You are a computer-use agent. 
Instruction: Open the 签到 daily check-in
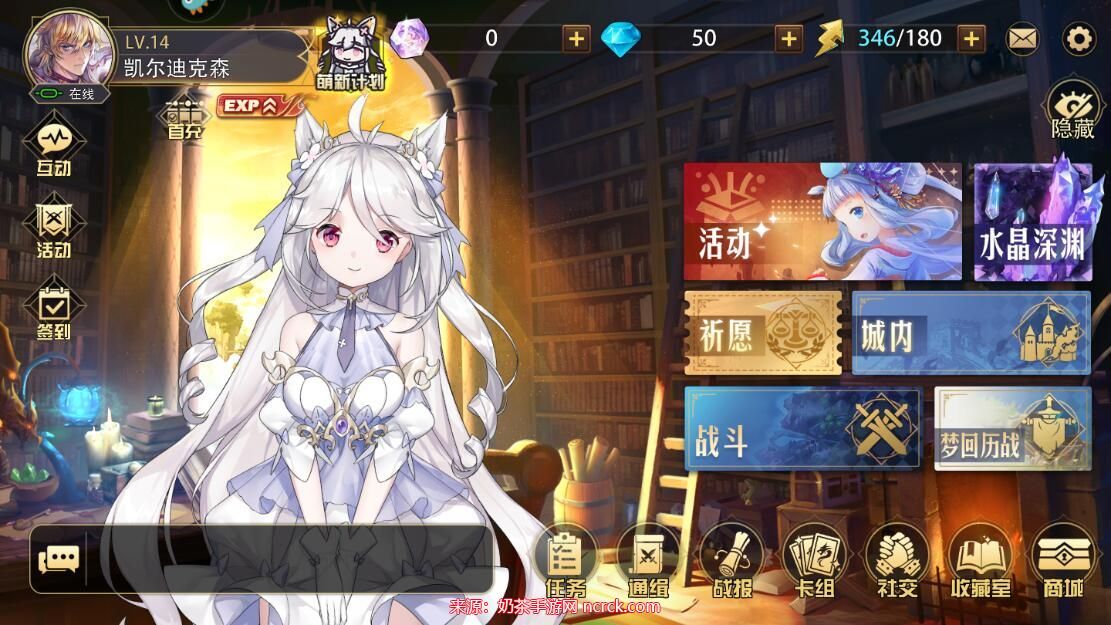54,312
